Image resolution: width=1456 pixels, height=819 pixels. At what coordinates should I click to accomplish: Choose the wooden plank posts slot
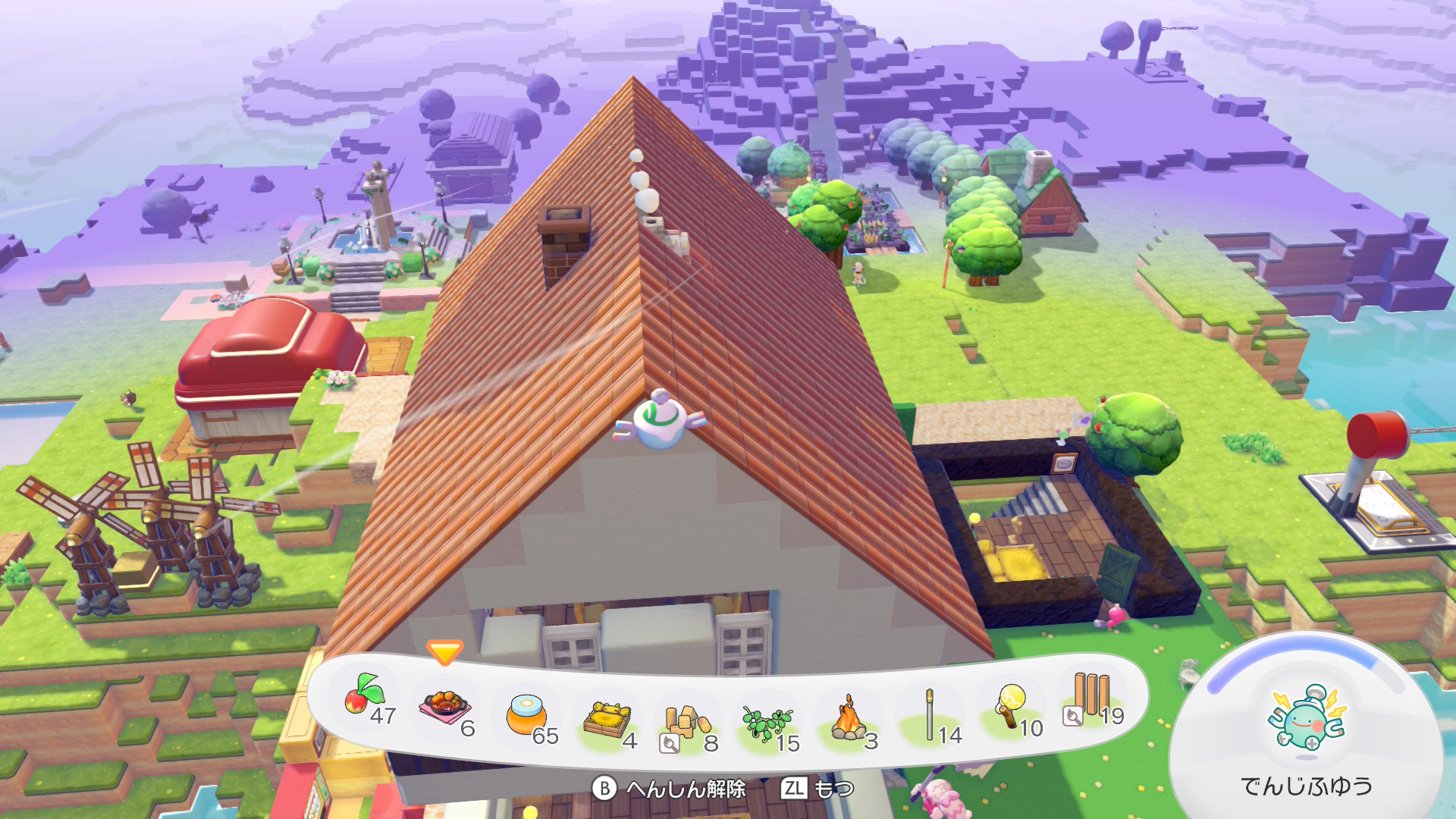pyautogui.click(x=1091, y=696)
